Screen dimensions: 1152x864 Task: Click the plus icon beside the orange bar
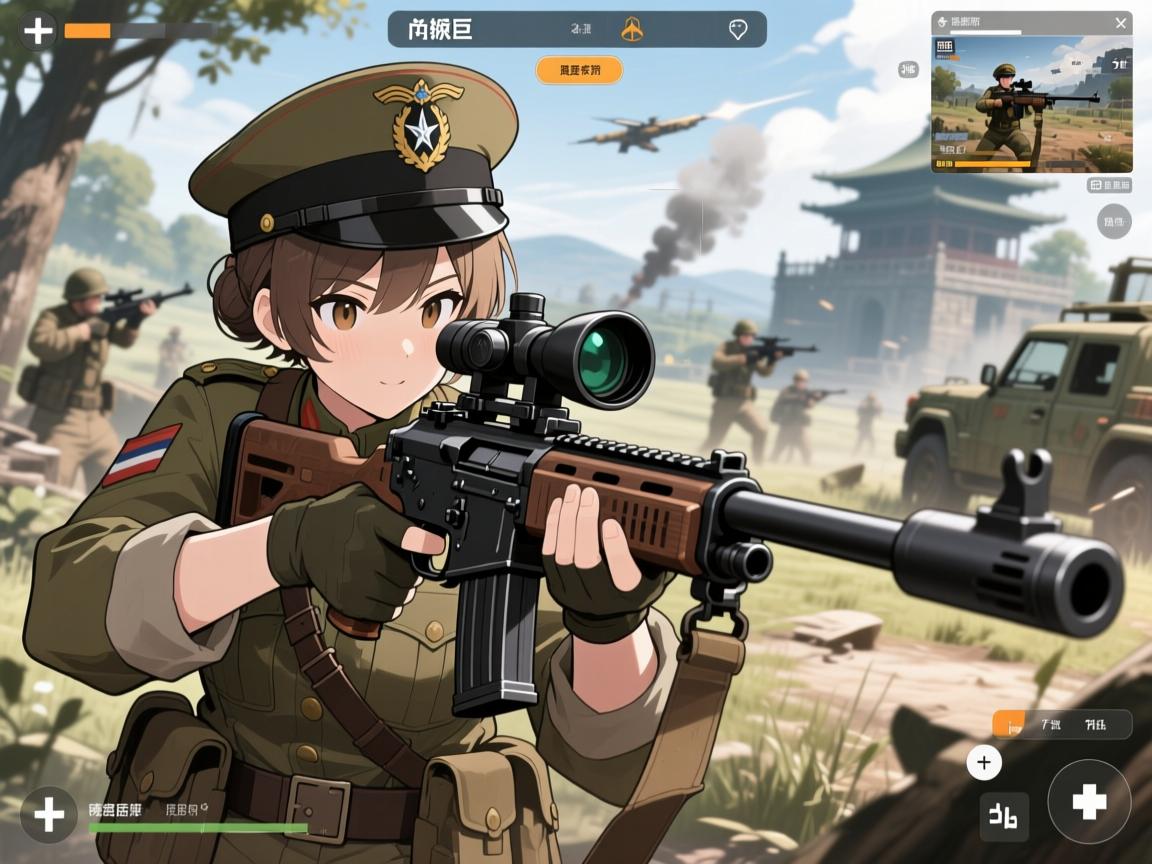point(38,31)
